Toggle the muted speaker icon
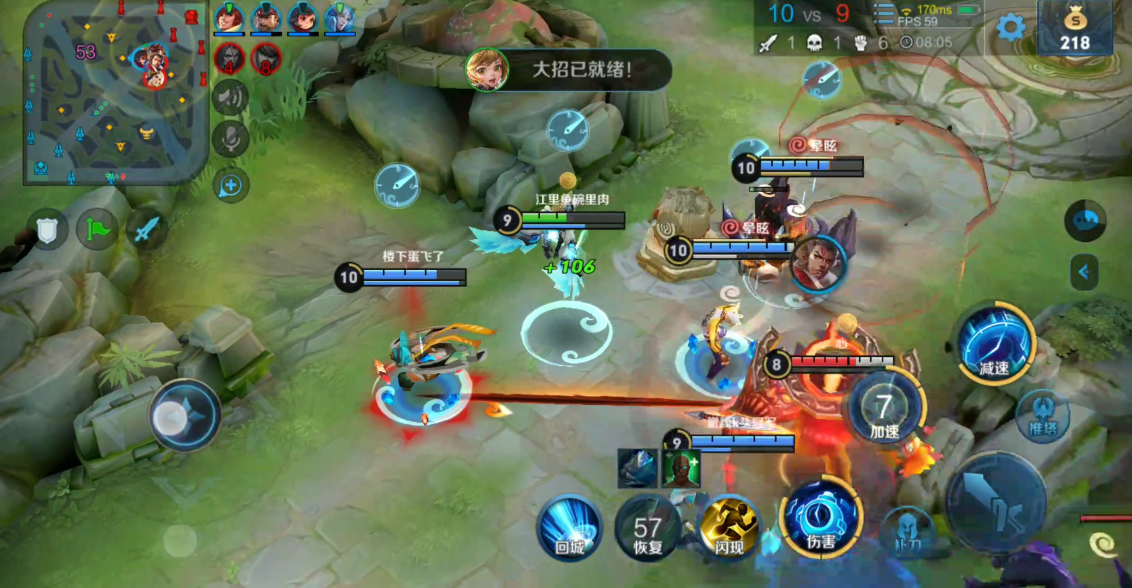Image resolution: width=1132 pixels, height=588 pixels. tap(230, 97)
